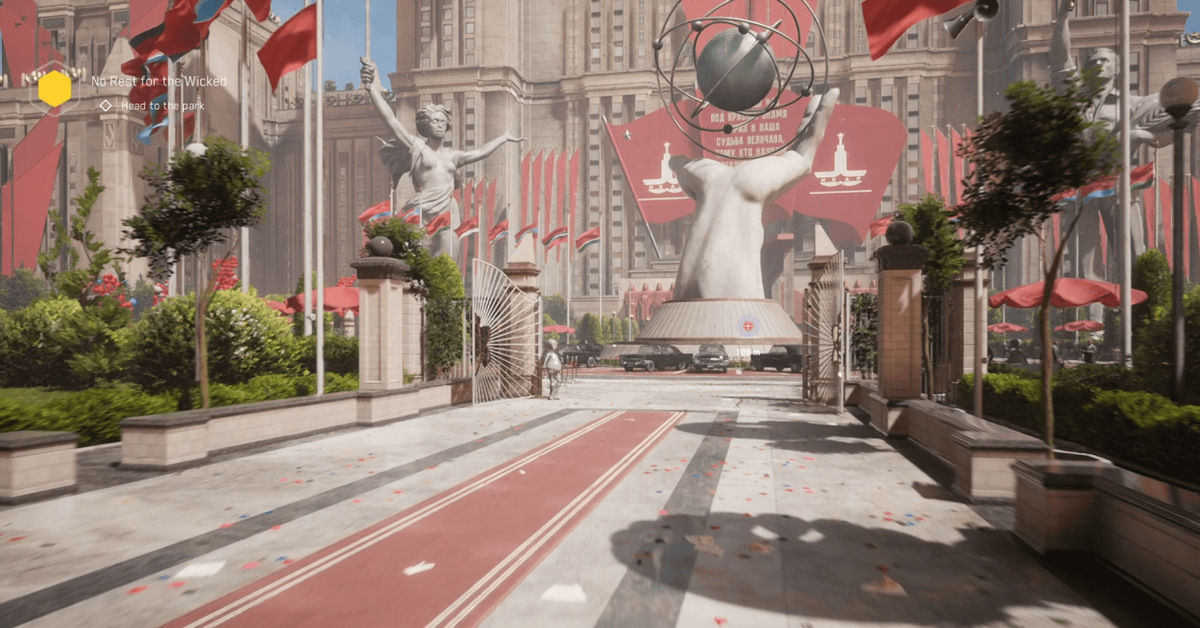This screenshot has width=1200, height=628.
Task: Select the "No Rest for the Wicked" quest title
Action: click(x=159, y=81)
